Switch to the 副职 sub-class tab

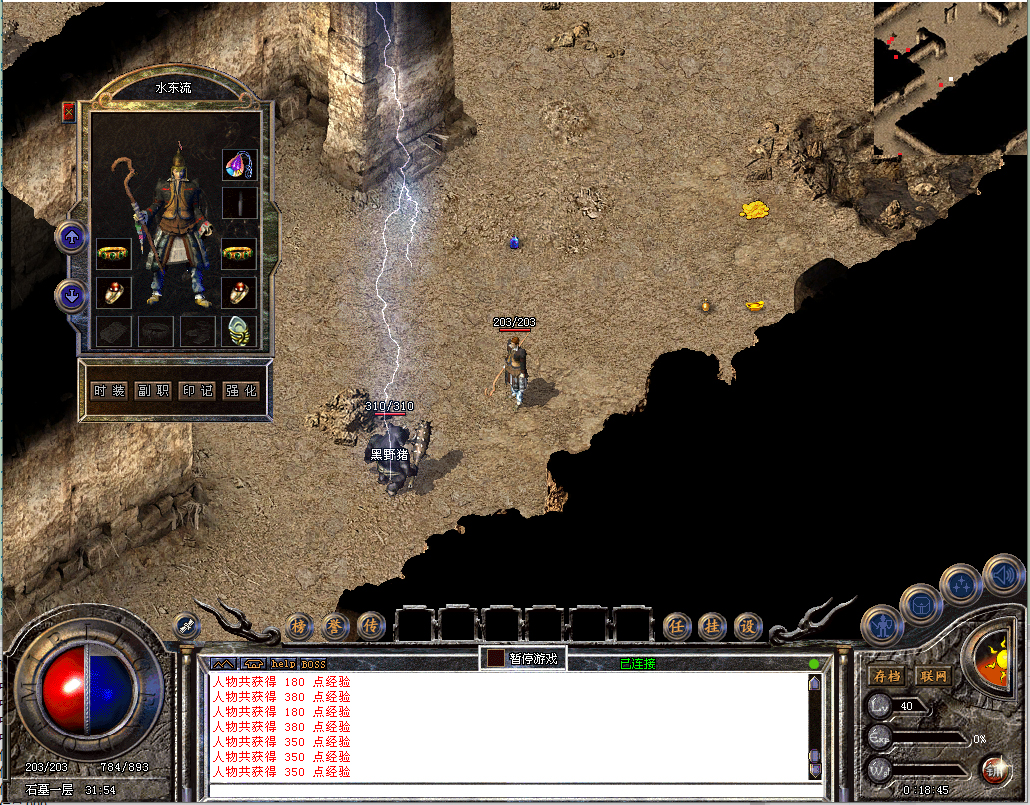coord(153,391)
